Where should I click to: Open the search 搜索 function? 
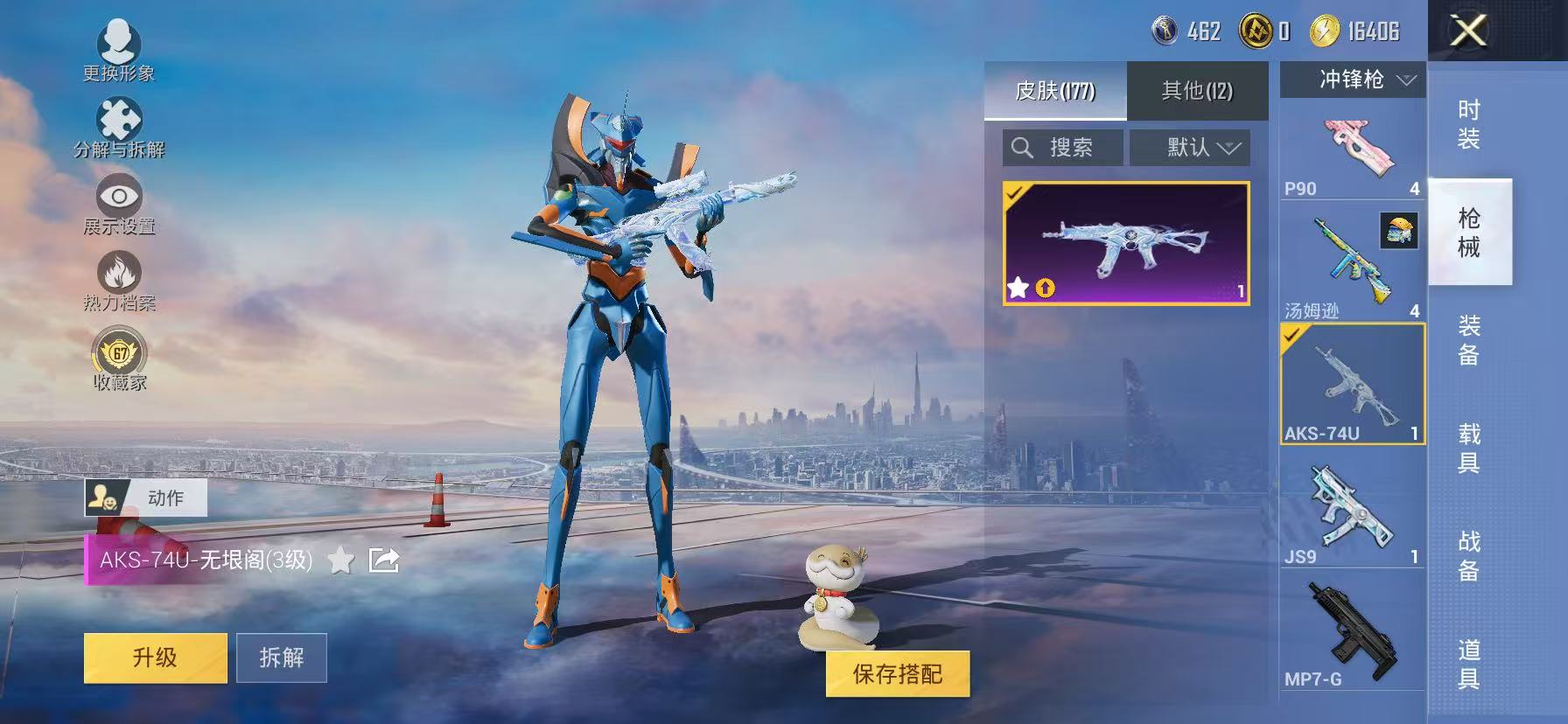tap(1061, 147)
